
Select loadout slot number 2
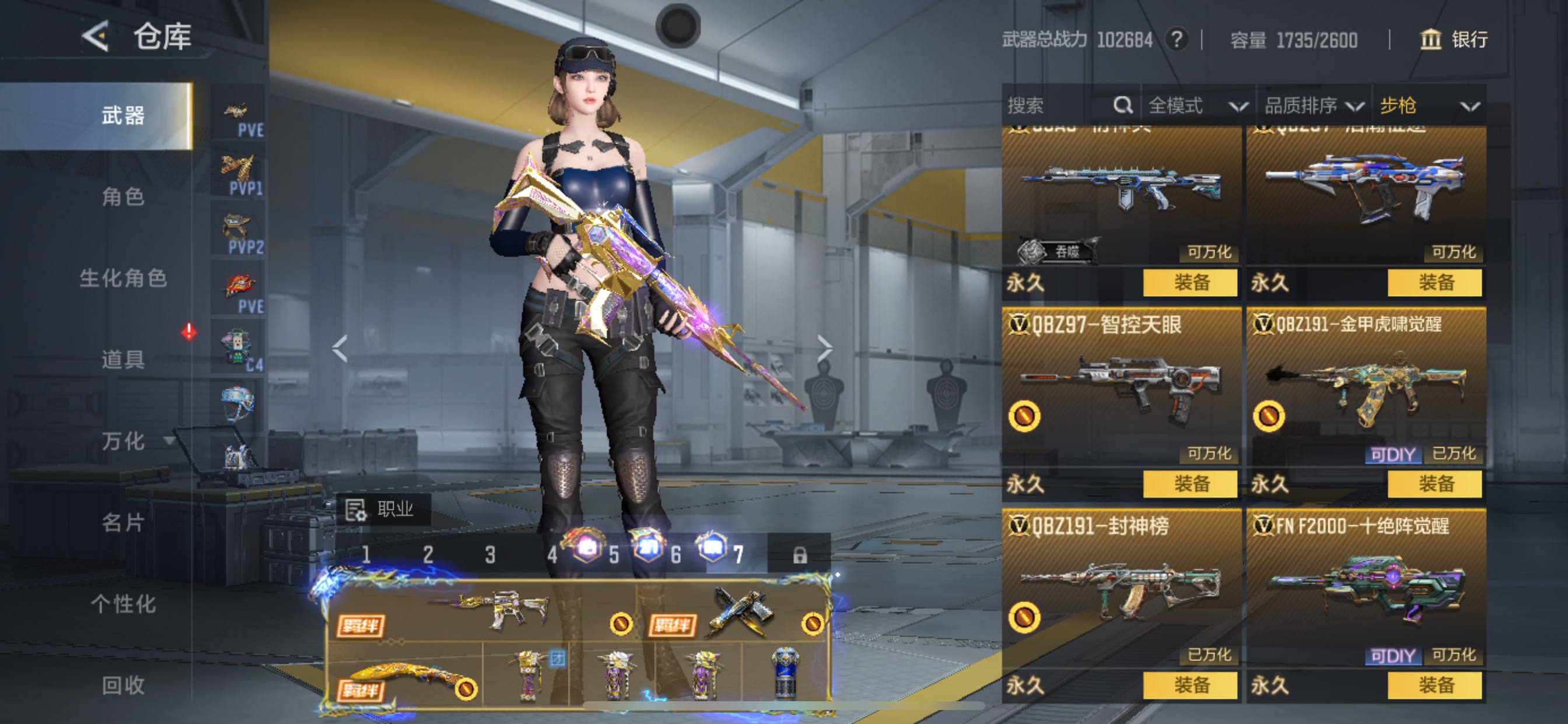pyautogui.click(x=428, y=554)
